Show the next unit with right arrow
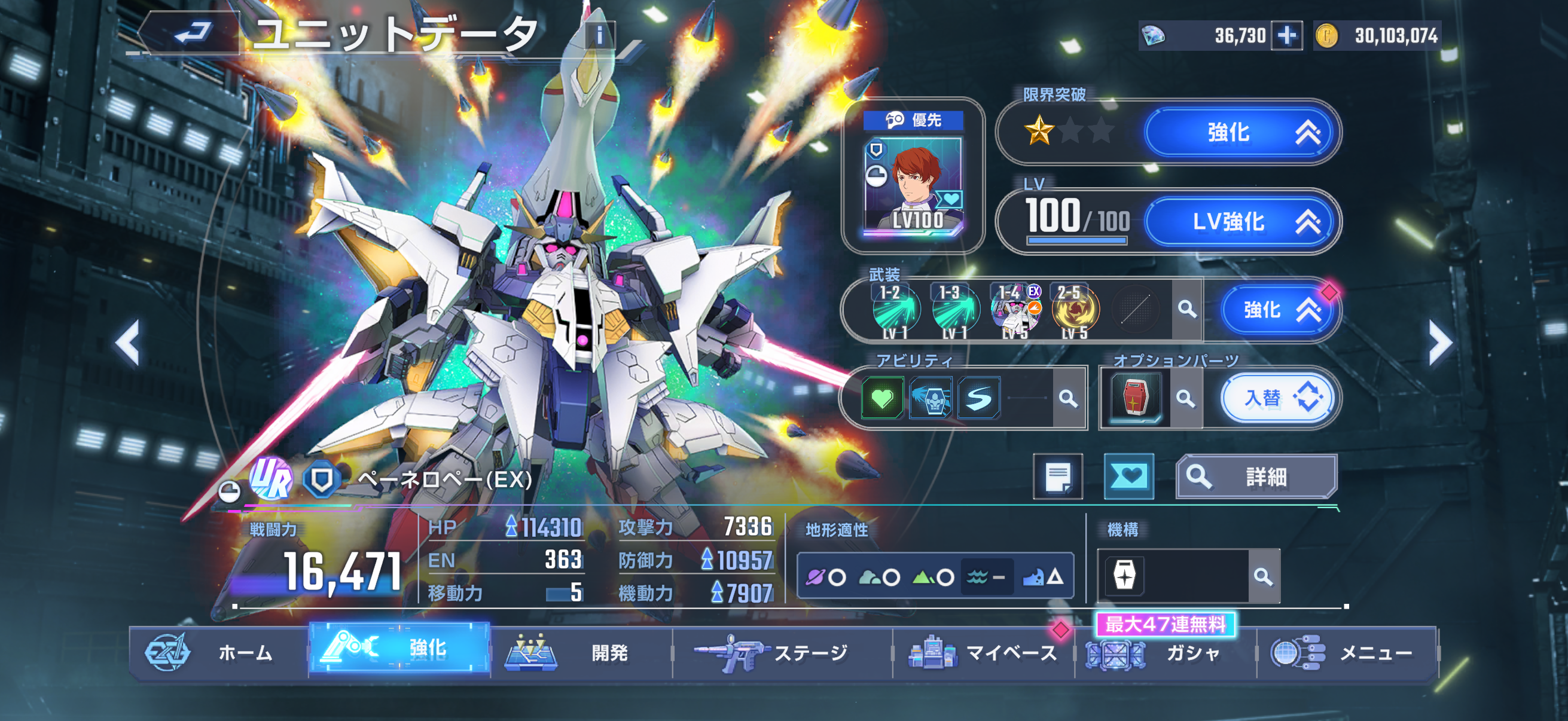The image size is (1568, 721). (x=1439, y=343)
